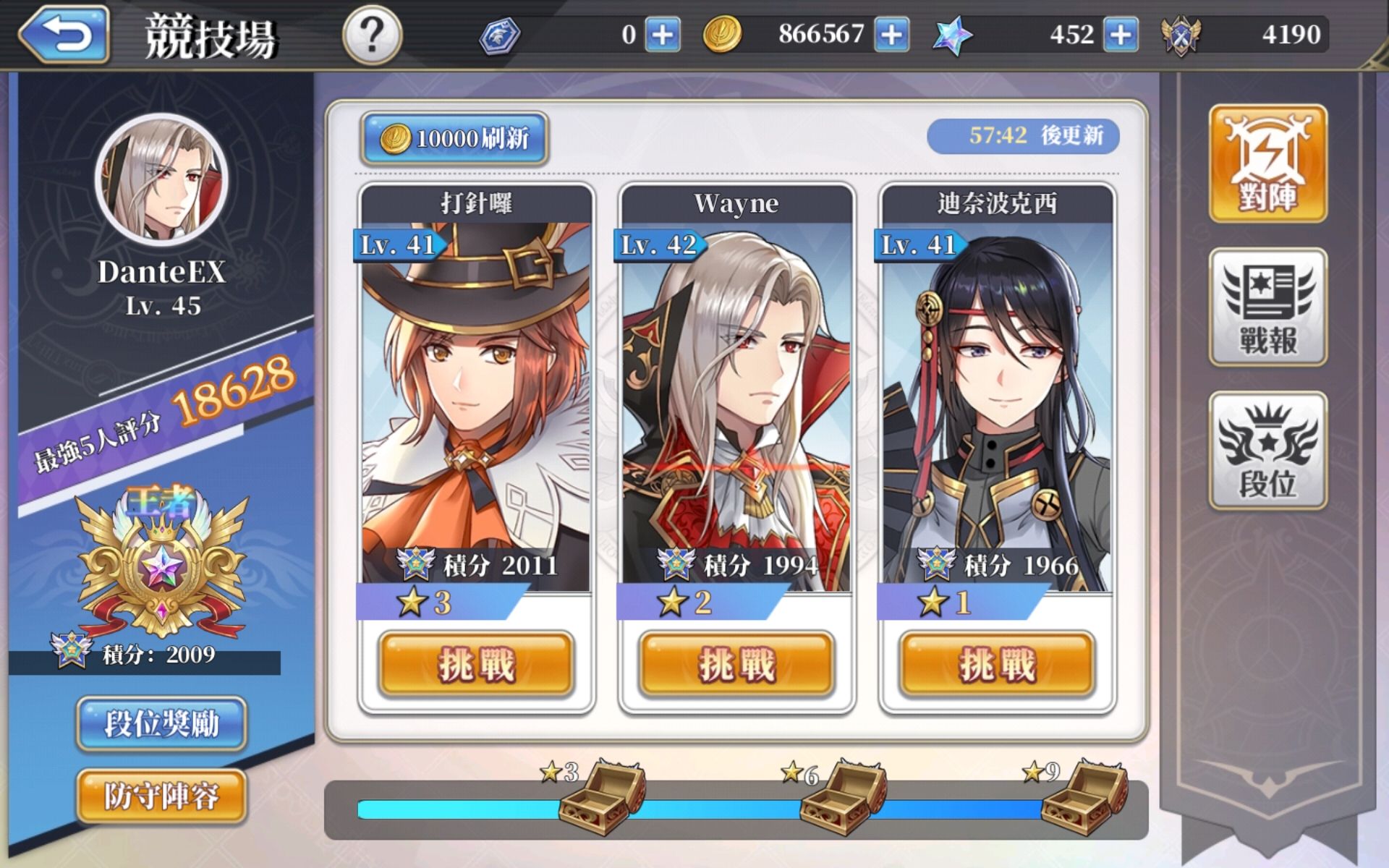Click the 3-star reward chest
Screen dimensions: 1389x868
click(602, 797)
